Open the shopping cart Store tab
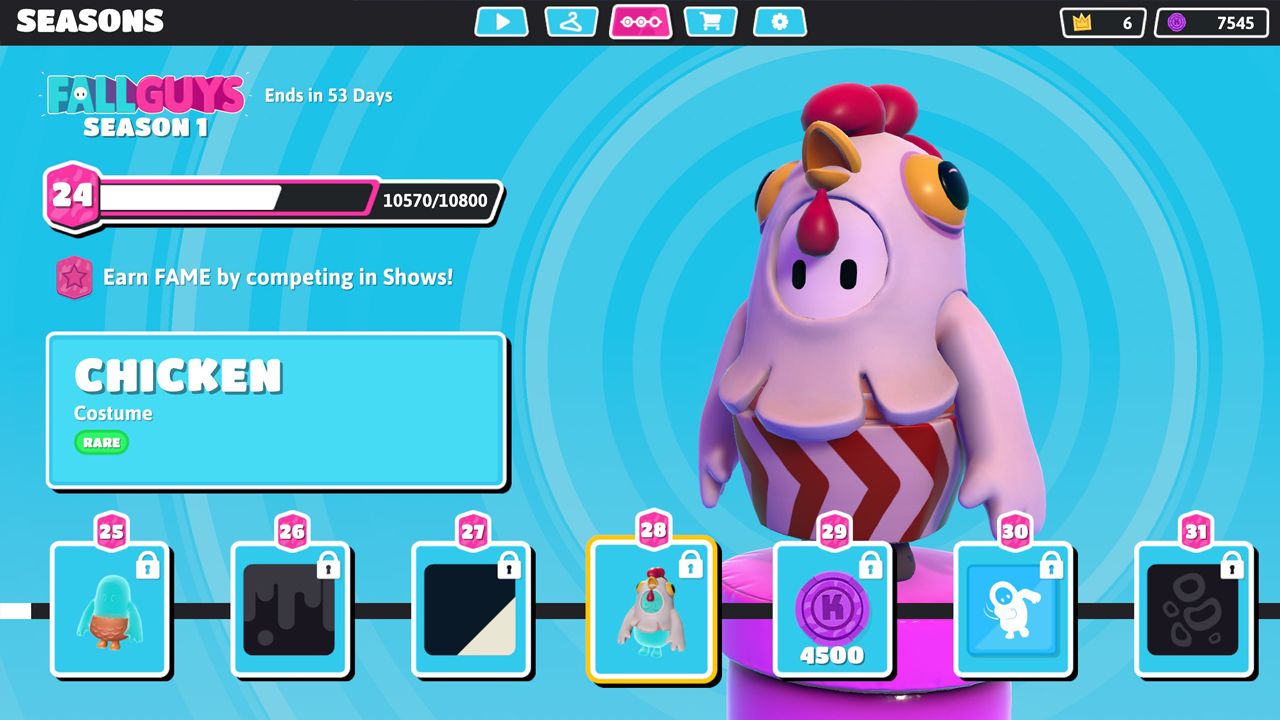This screenshot has width=1280, height=720. click(x=710, y=22)
